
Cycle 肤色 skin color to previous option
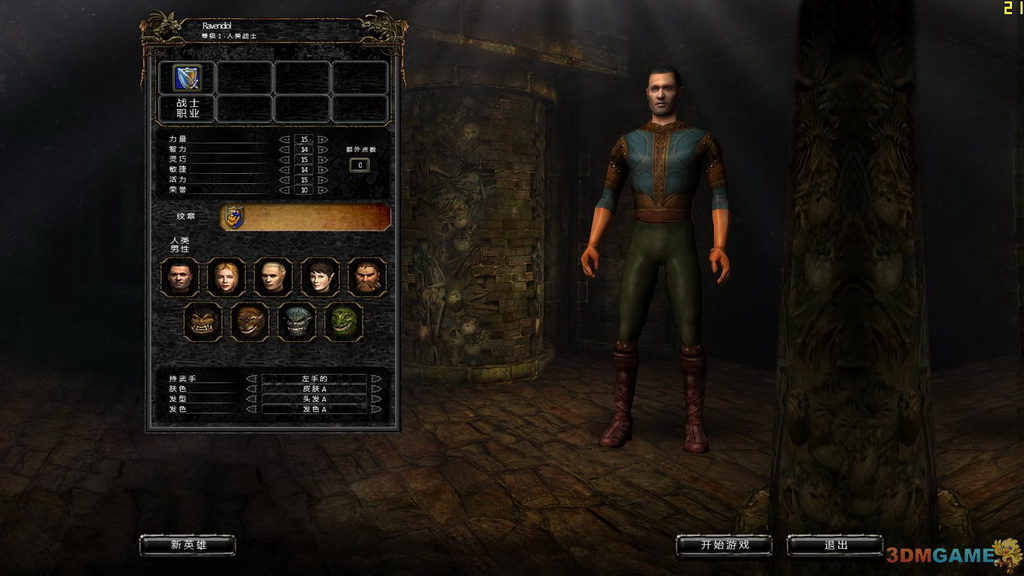click(x=252, y=389)
